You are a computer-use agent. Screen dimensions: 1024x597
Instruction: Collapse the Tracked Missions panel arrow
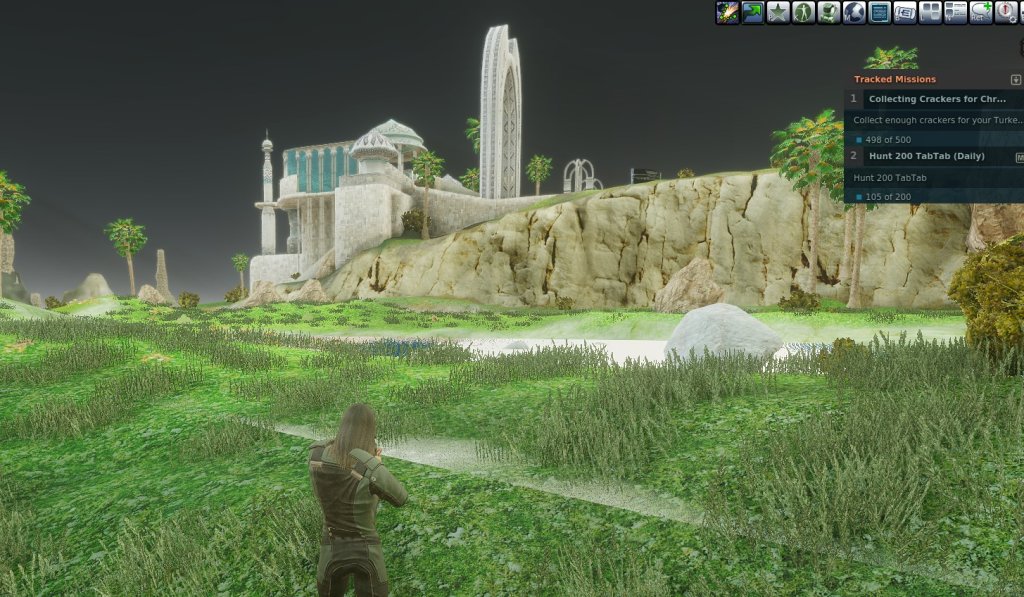[1016, 80]
